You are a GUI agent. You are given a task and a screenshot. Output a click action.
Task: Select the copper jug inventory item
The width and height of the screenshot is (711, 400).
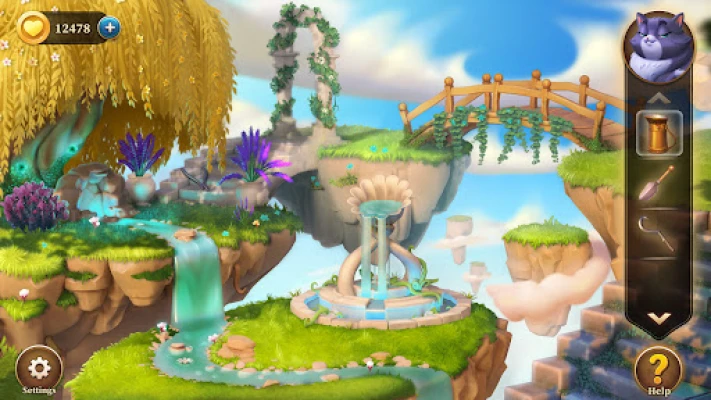pos(658,132)
